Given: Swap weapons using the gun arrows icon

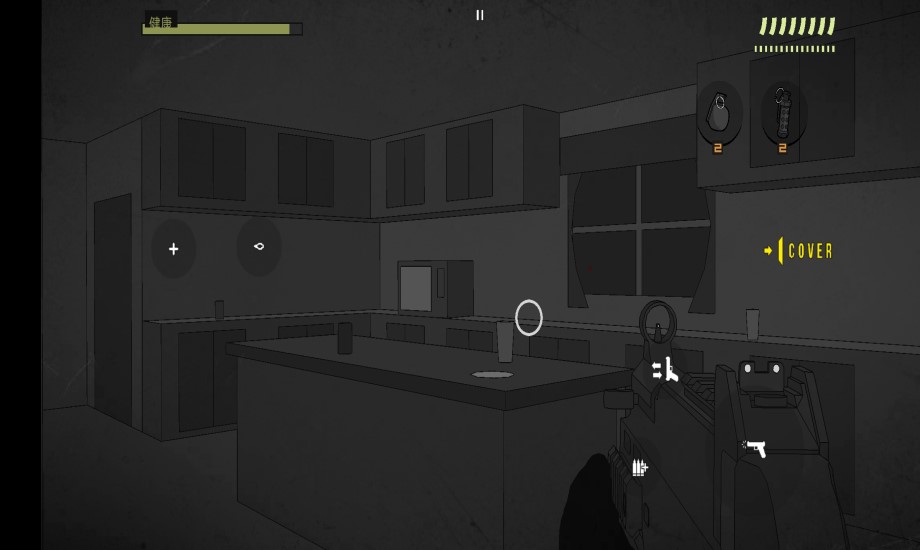Looking at the screenshot, I should pyautogui.click(x=666, y=371).
